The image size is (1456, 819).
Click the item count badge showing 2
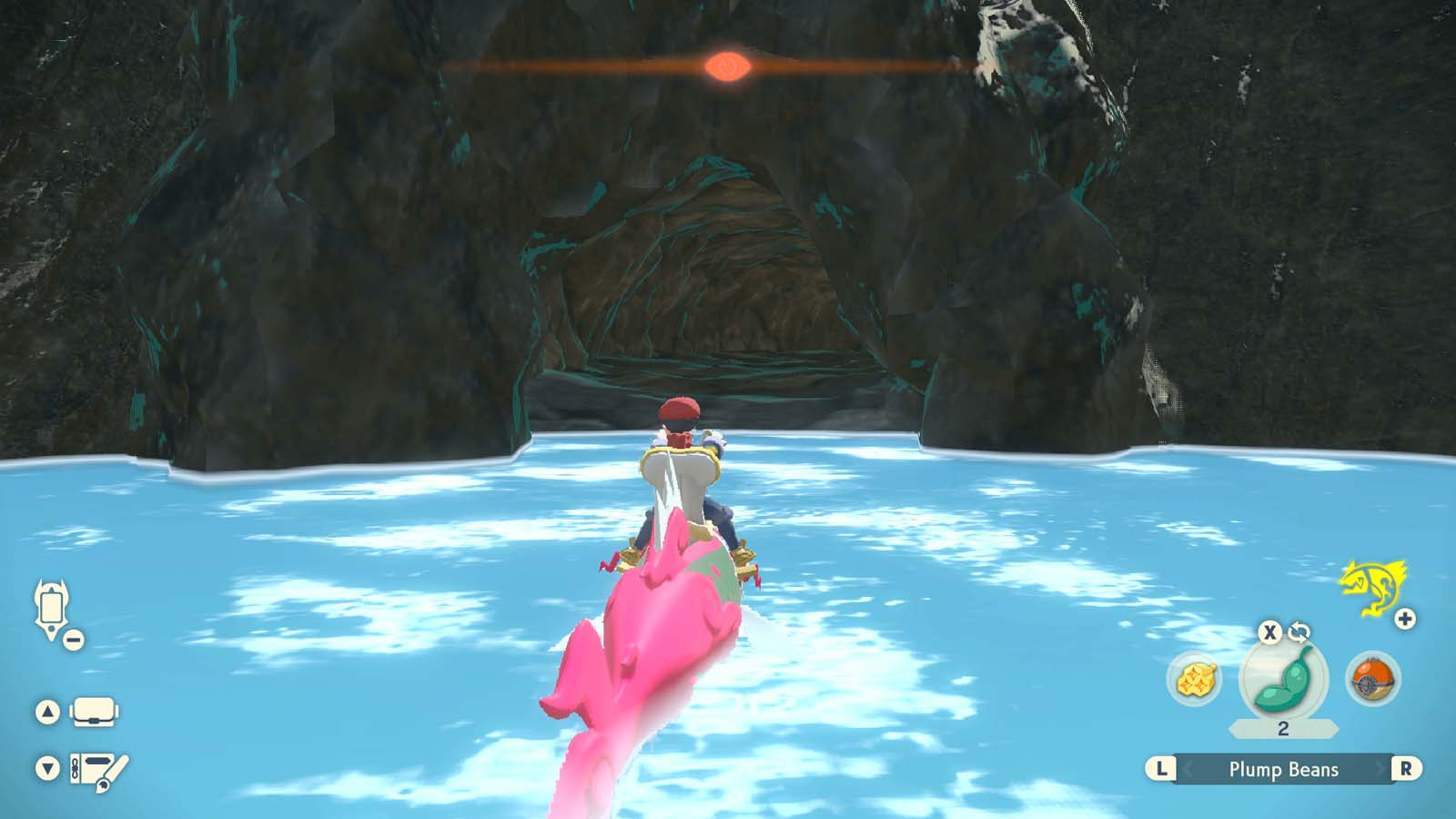[1282, 728]
